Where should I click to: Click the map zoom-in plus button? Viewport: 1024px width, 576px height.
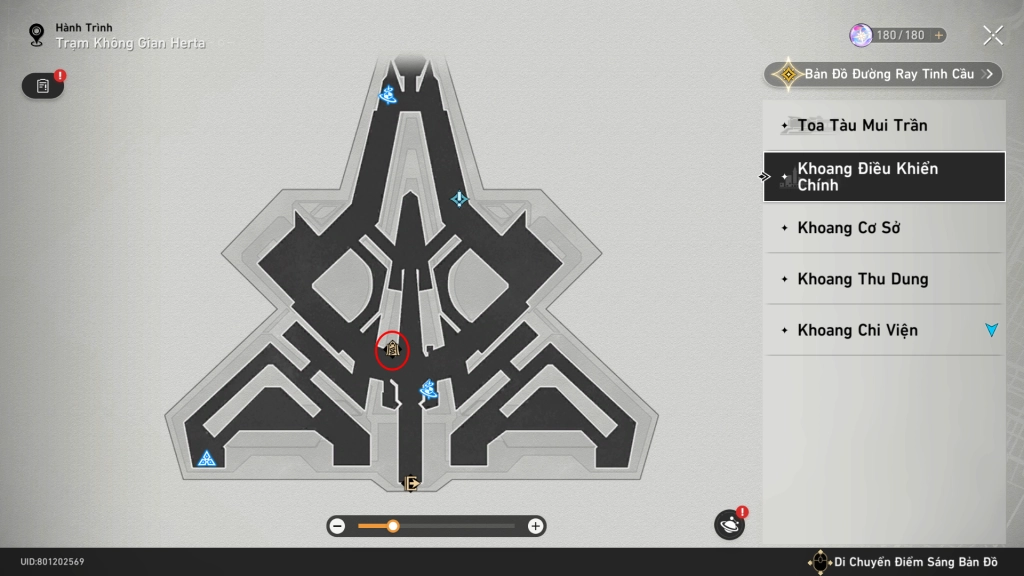pos(536,526)
